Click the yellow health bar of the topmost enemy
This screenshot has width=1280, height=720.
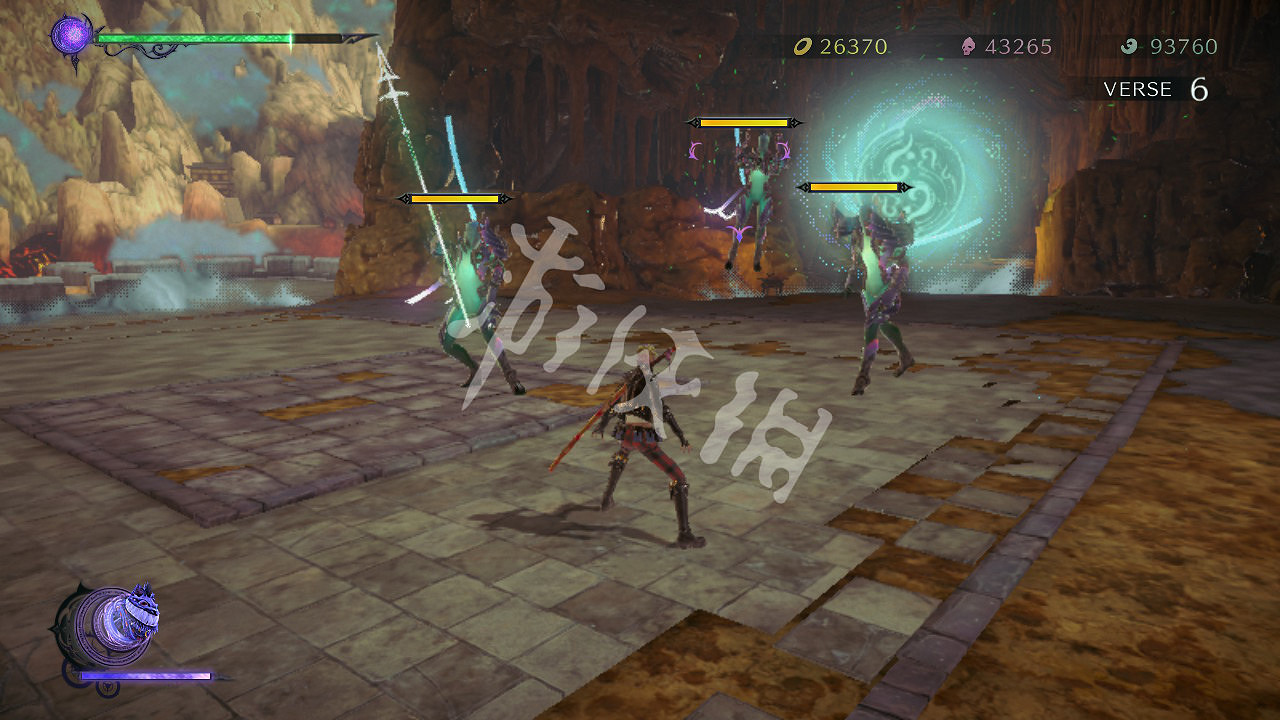(x=745, y=123)
